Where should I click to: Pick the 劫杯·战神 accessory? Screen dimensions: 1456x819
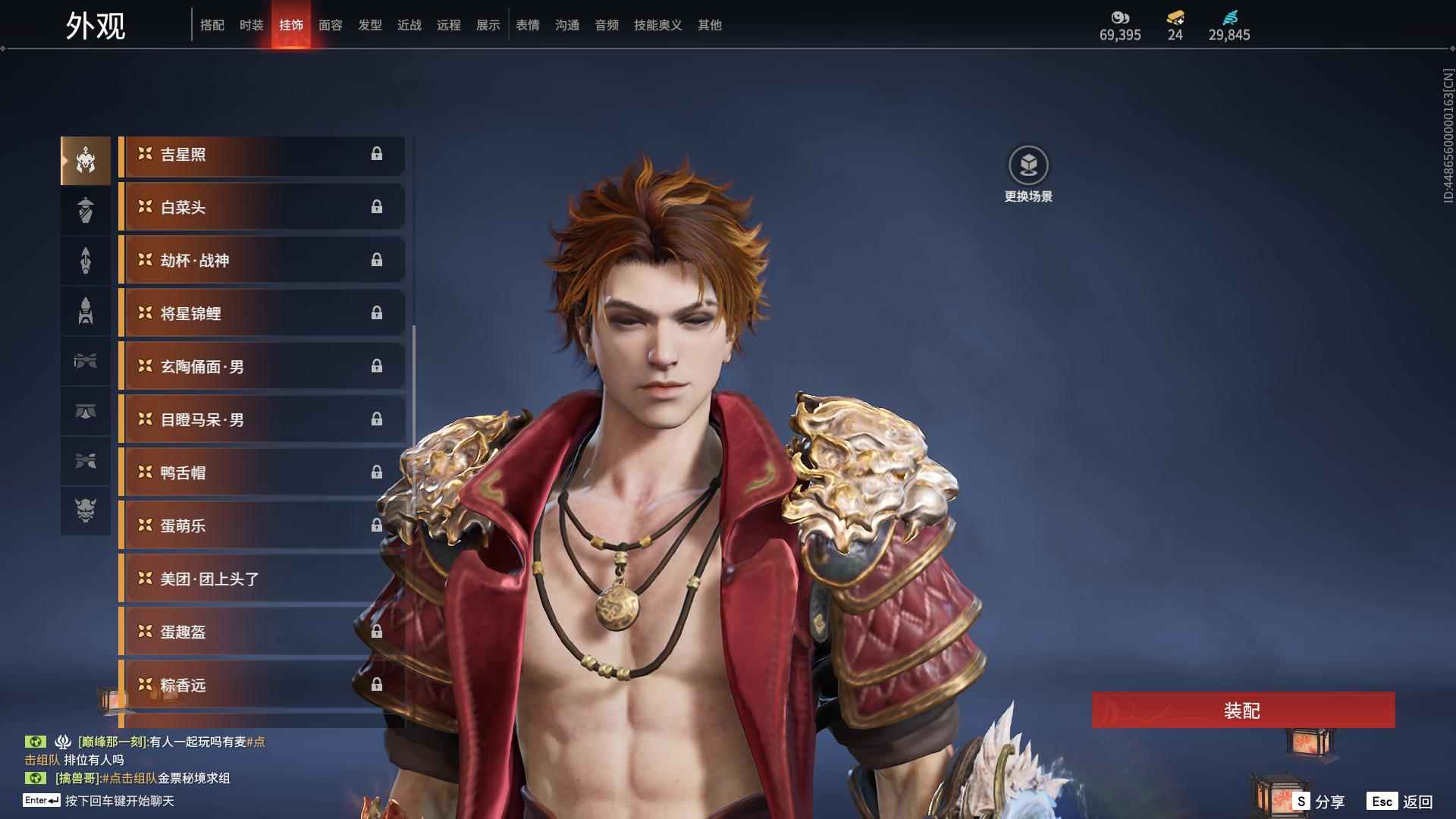click(x=262, y=261)
